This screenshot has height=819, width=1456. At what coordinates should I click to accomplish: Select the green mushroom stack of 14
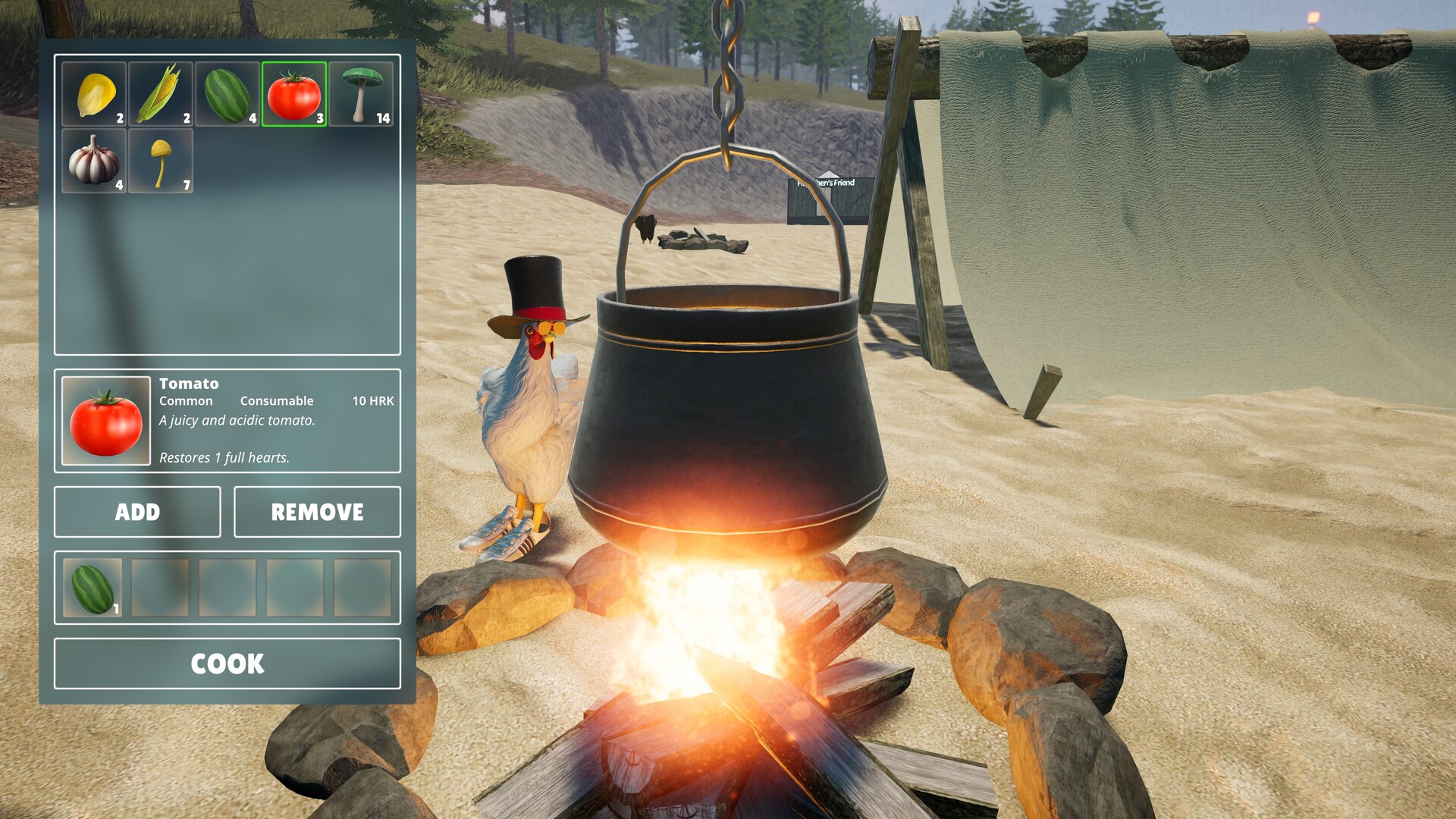(360, 95)
